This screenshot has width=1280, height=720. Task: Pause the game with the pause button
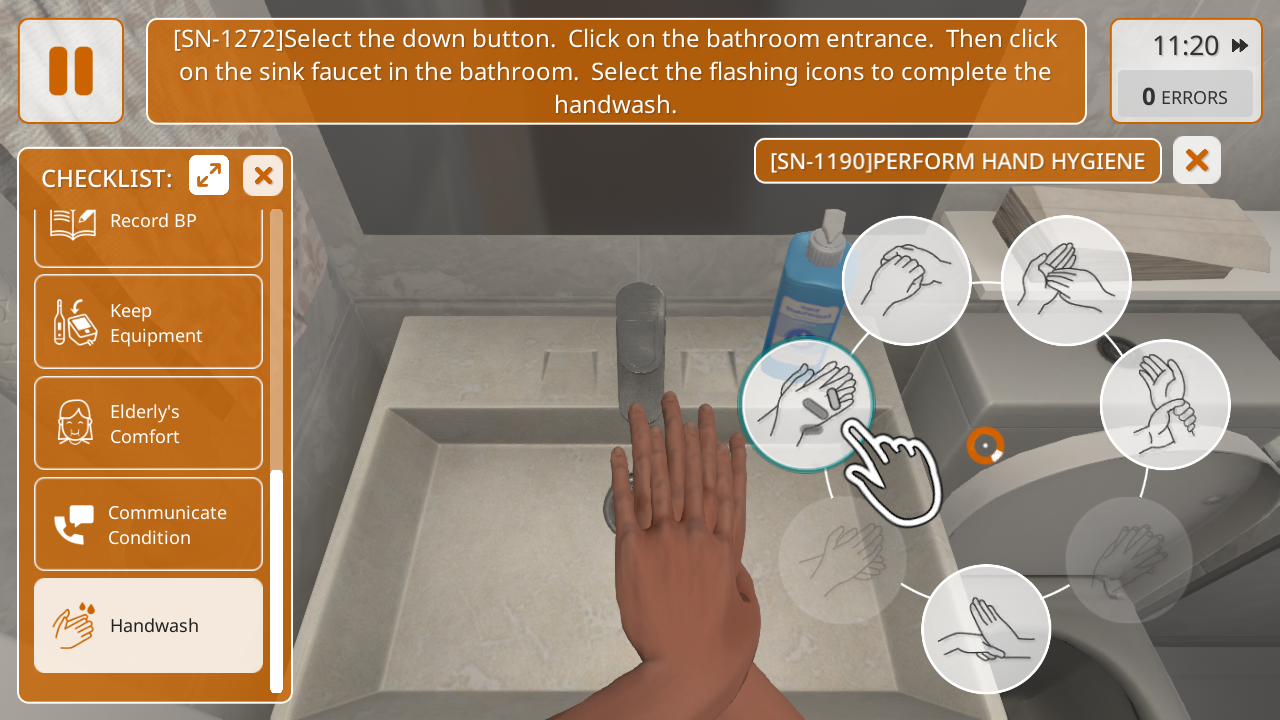point(71,71)
